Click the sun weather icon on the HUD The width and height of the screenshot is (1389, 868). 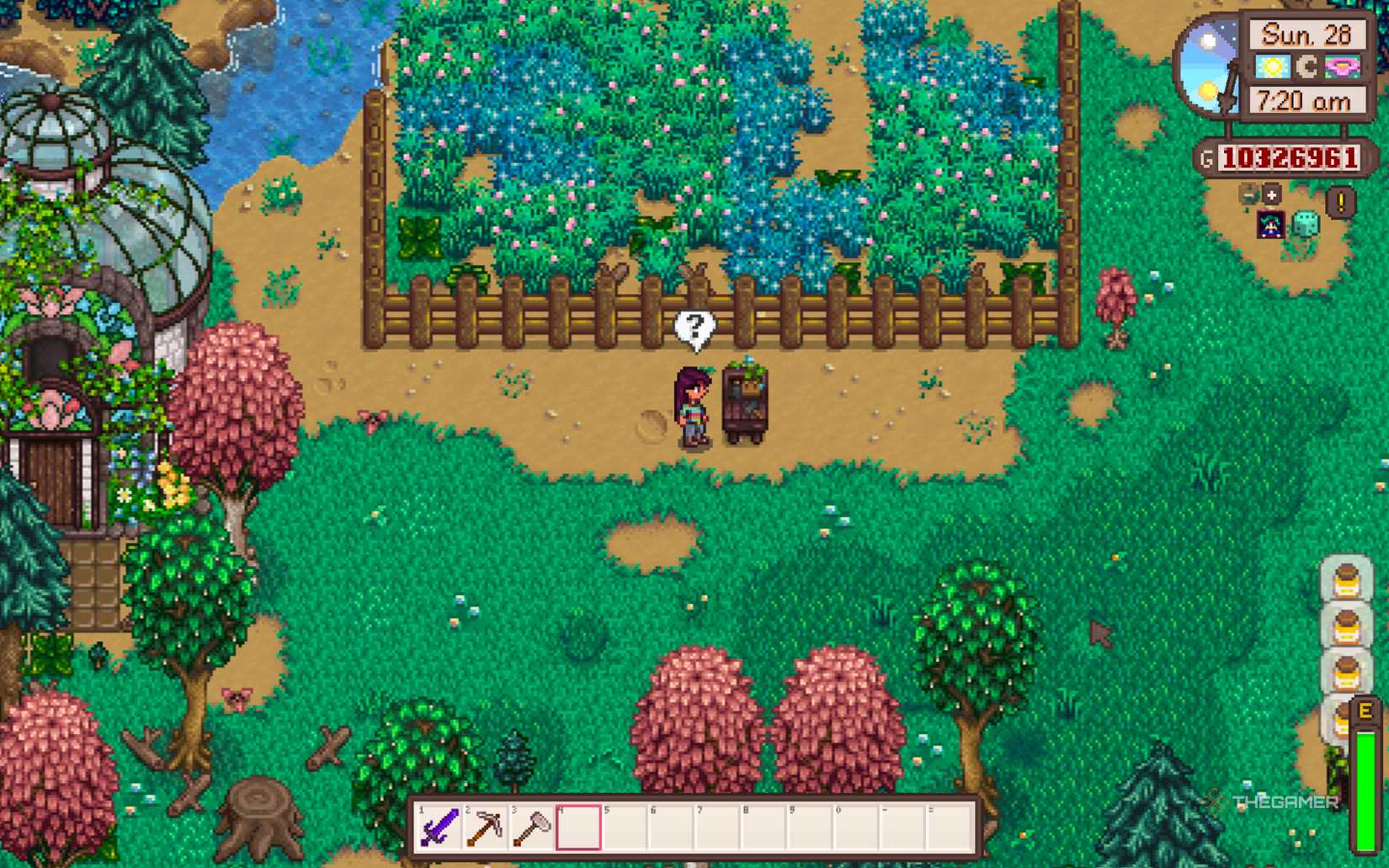pyautogui.click(x=1271, y=67)
